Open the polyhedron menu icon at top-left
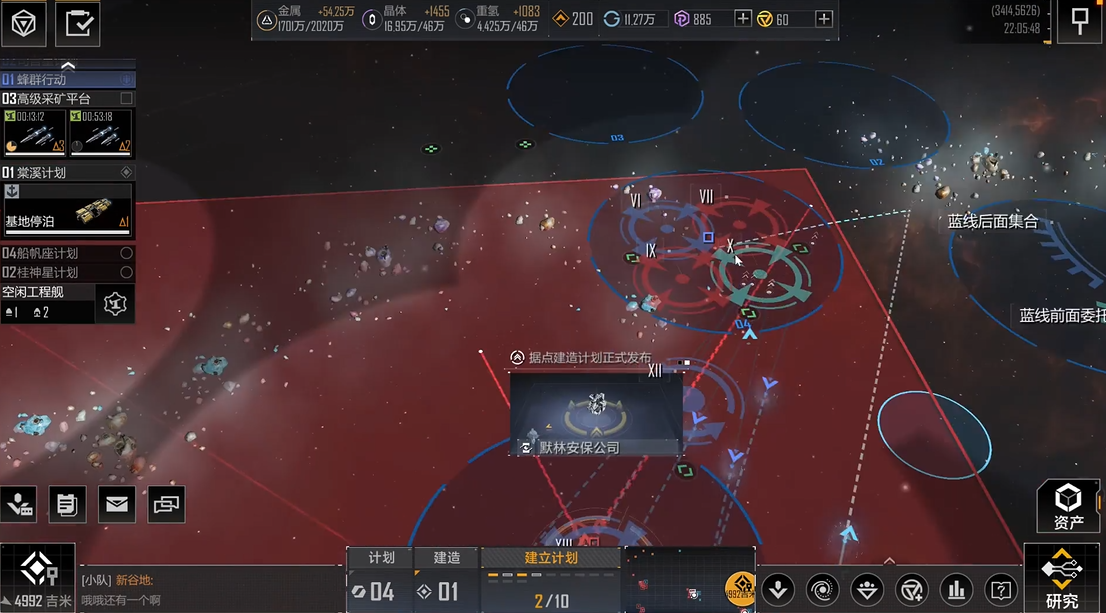This screenshot has height=613, width=1106. [x=24, y=24]
